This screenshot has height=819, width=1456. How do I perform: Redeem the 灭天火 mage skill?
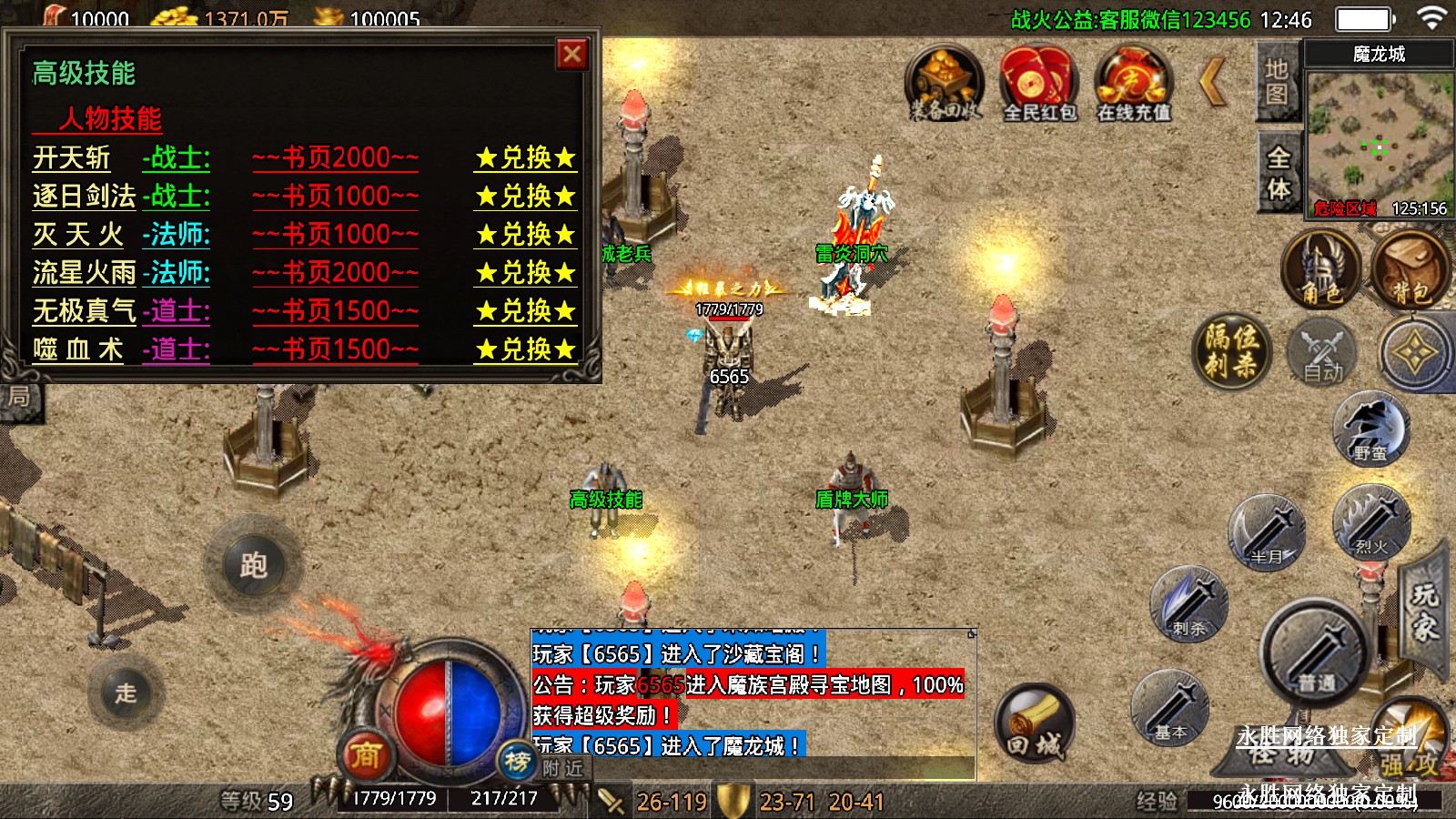click(x=526, y=235)
